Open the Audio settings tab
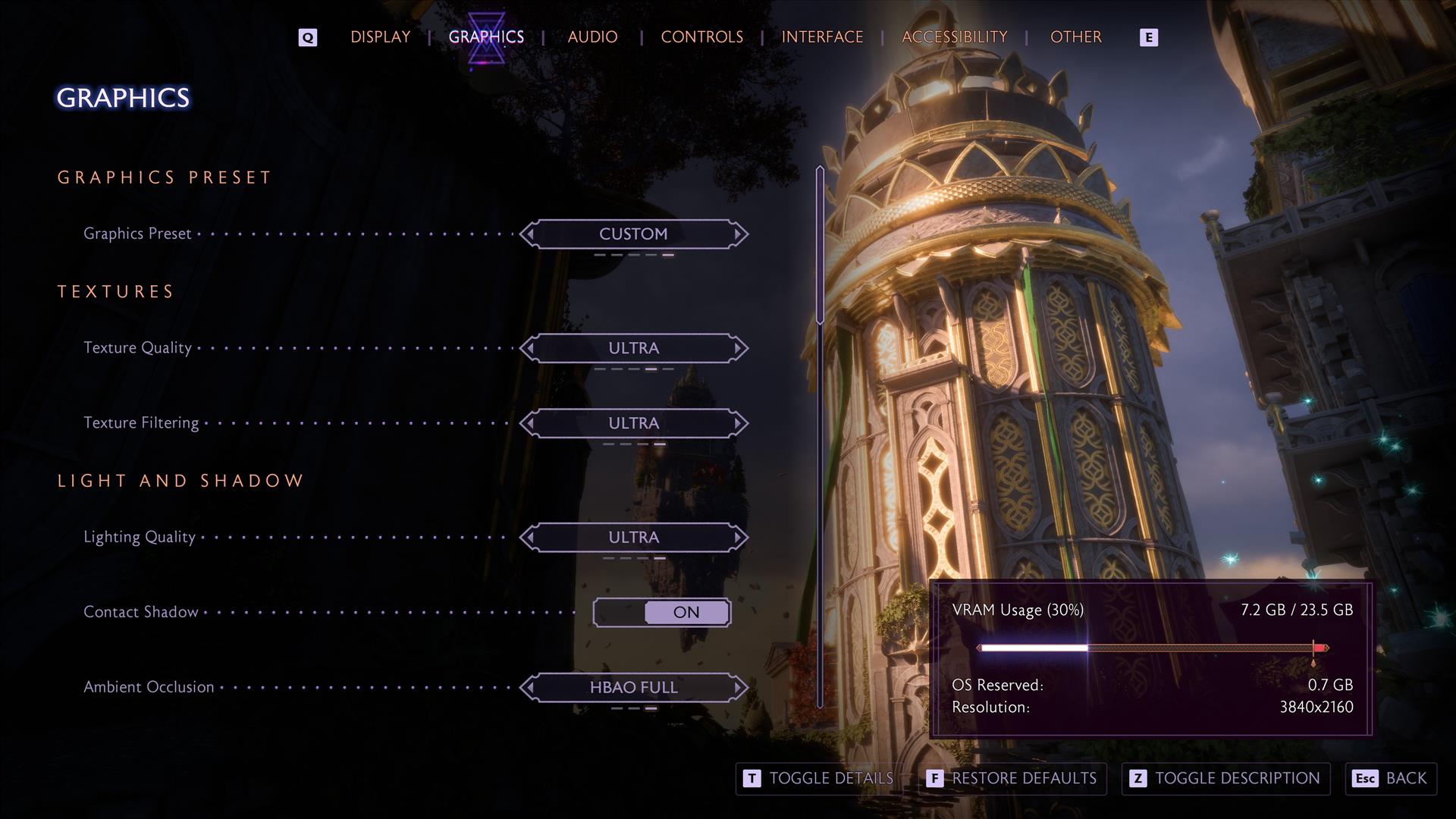This screenshot has width=1456, height=819. (x=592, y=37)
